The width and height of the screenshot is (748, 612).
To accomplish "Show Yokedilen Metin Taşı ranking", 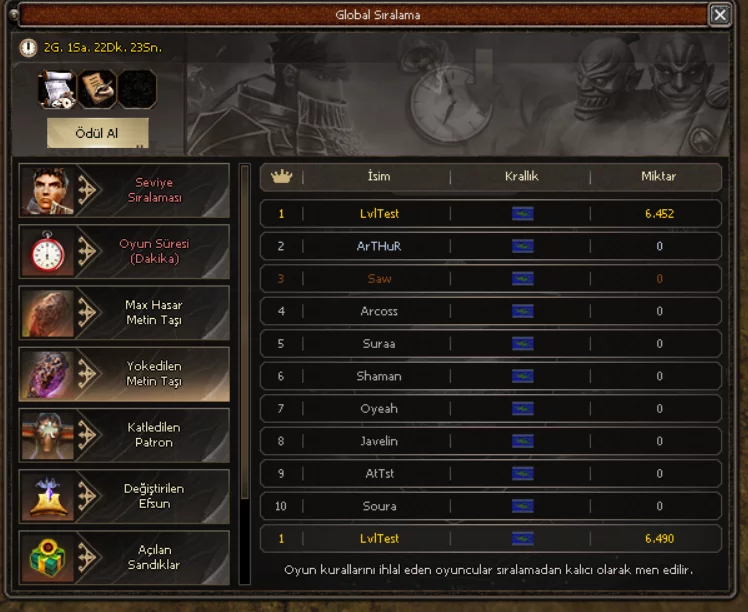I will (124, 374).
